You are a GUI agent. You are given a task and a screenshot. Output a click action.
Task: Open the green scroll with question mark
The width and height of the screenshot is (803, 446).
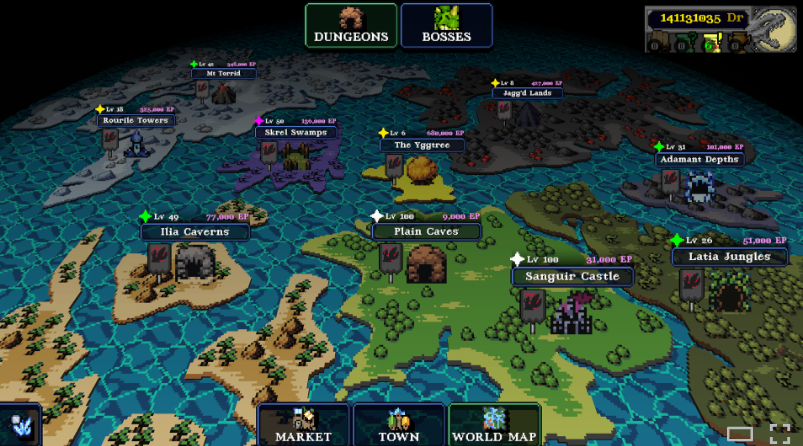point(681,43)
